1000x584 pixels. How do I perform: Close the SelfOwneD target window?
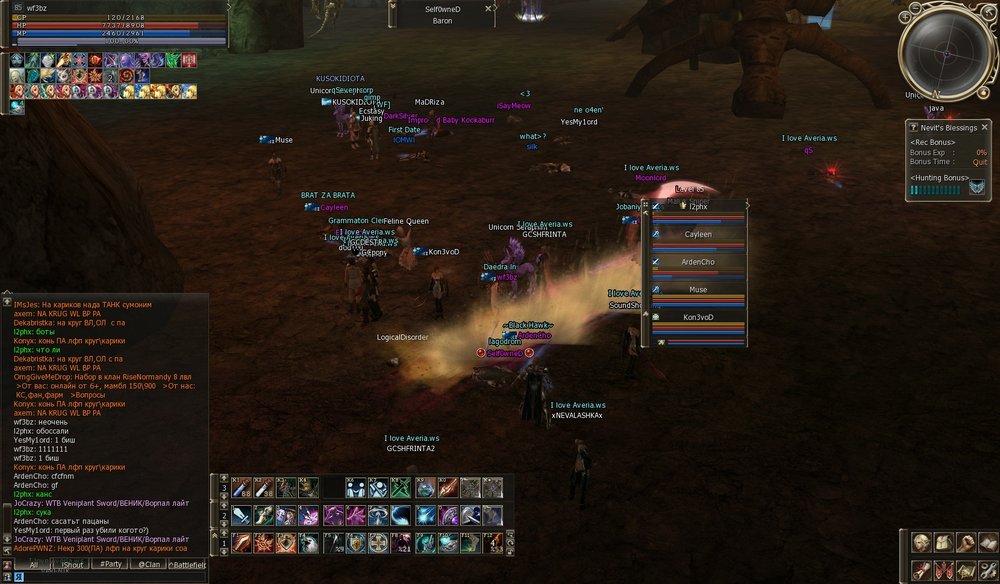tap(488, 8)
